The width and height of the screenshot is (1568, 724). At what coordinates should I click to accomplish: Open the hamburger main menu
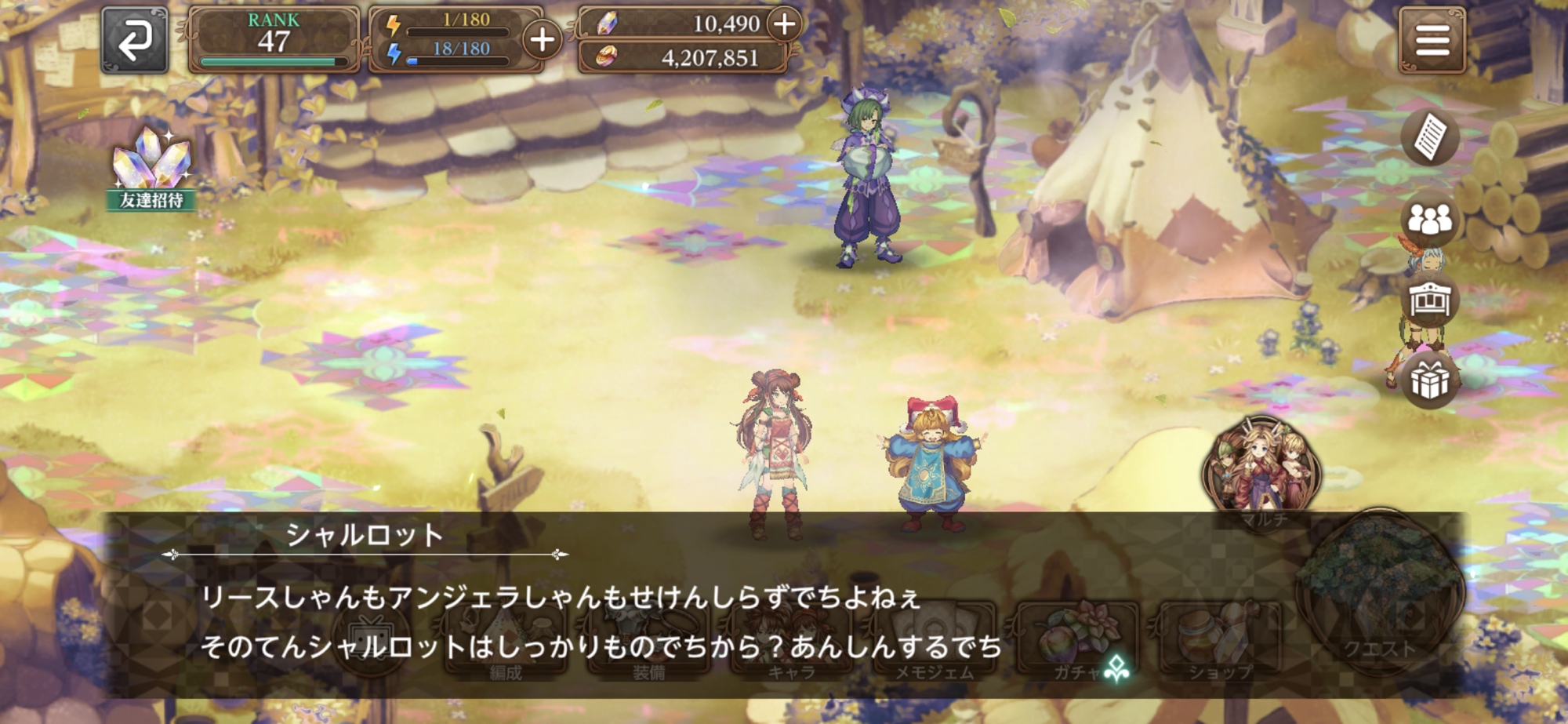[x=1432, y=41]
